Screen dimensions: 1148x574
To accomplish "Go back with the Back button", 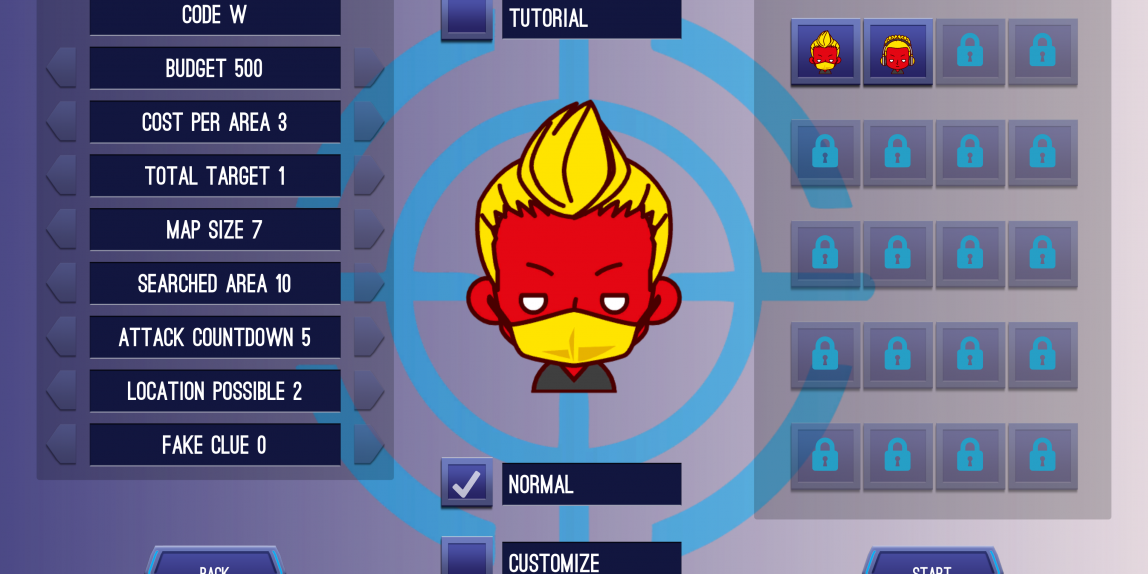I will (214, 564).
